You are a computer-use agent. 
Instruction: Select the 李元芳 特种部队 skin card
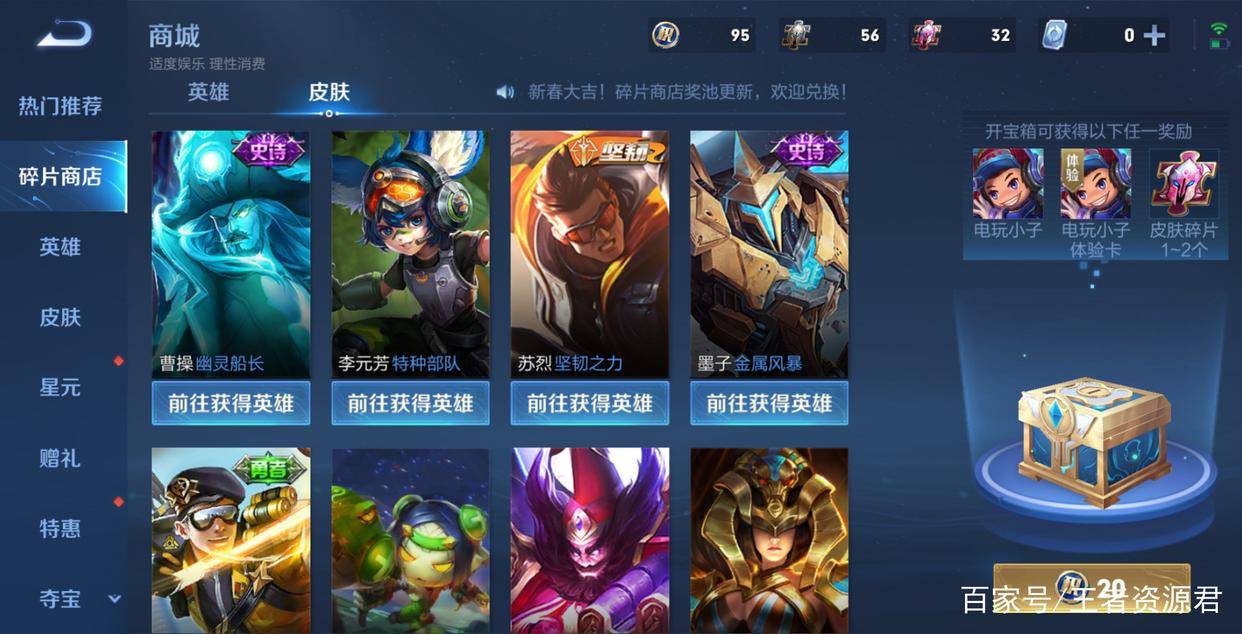410,254
